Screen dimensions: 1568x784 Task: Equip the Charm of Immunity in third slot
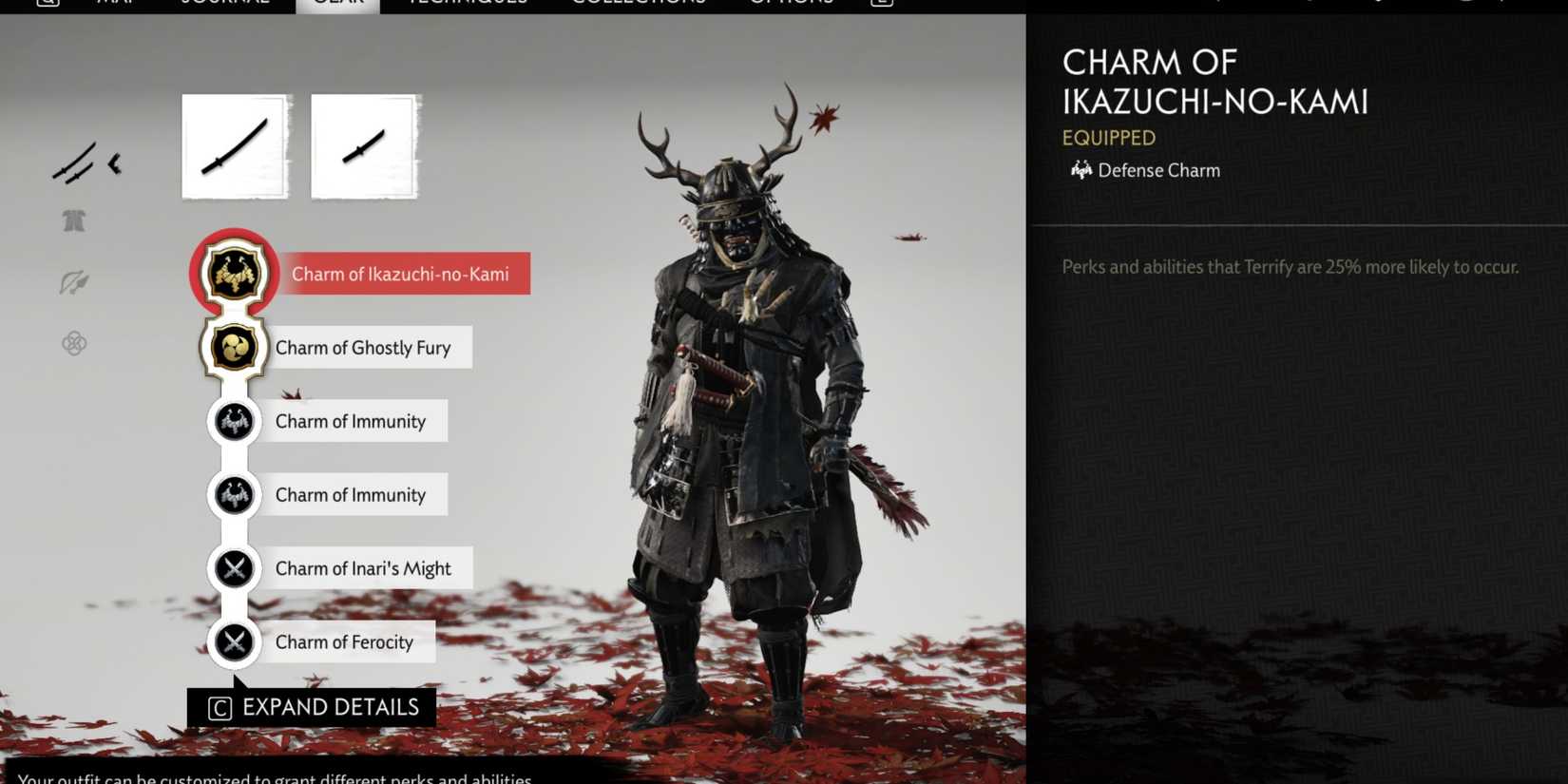(234, 421)
